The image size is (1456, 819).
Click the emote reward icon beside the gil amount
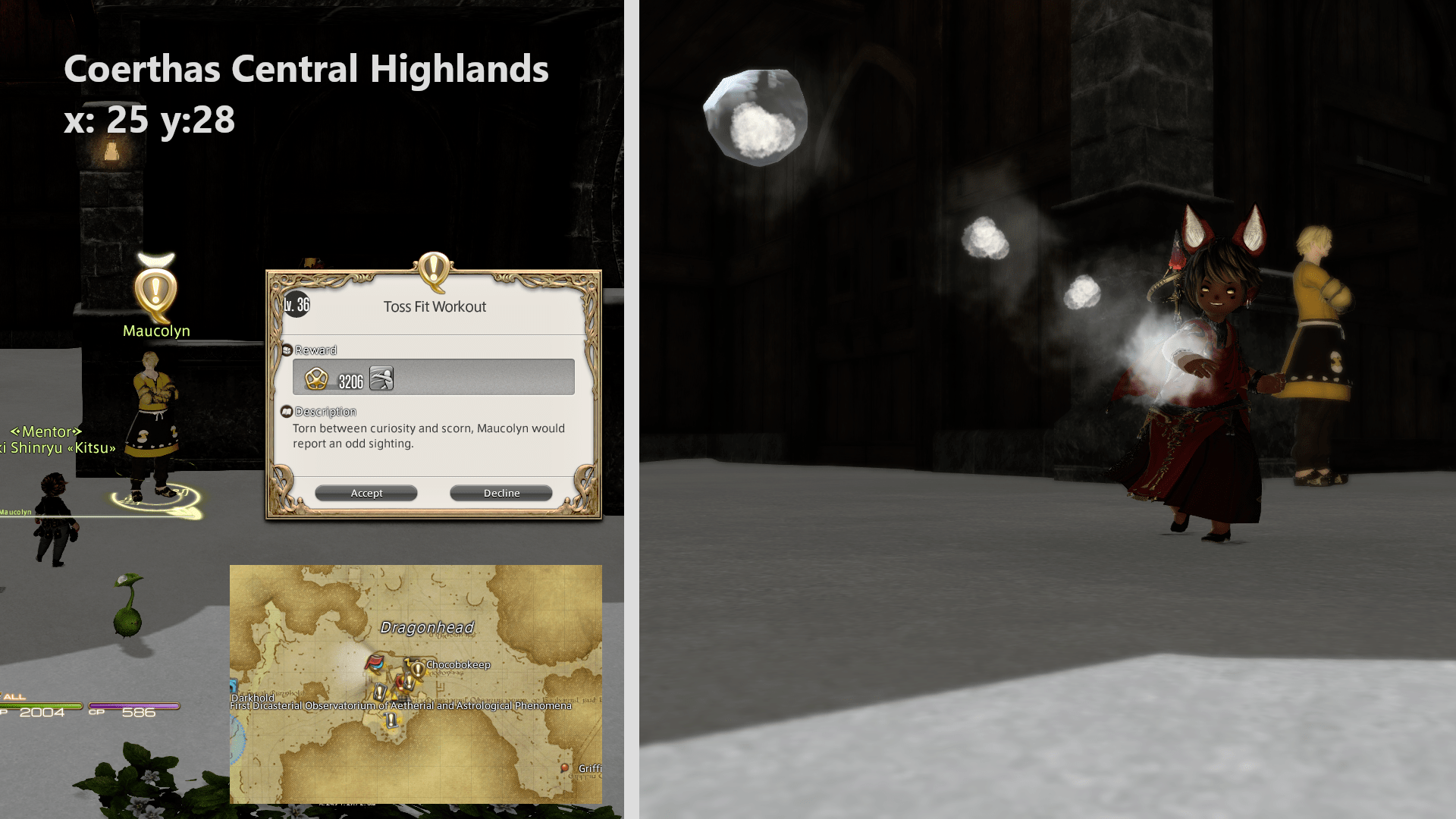pyautogui.click(x=381, y=379)
